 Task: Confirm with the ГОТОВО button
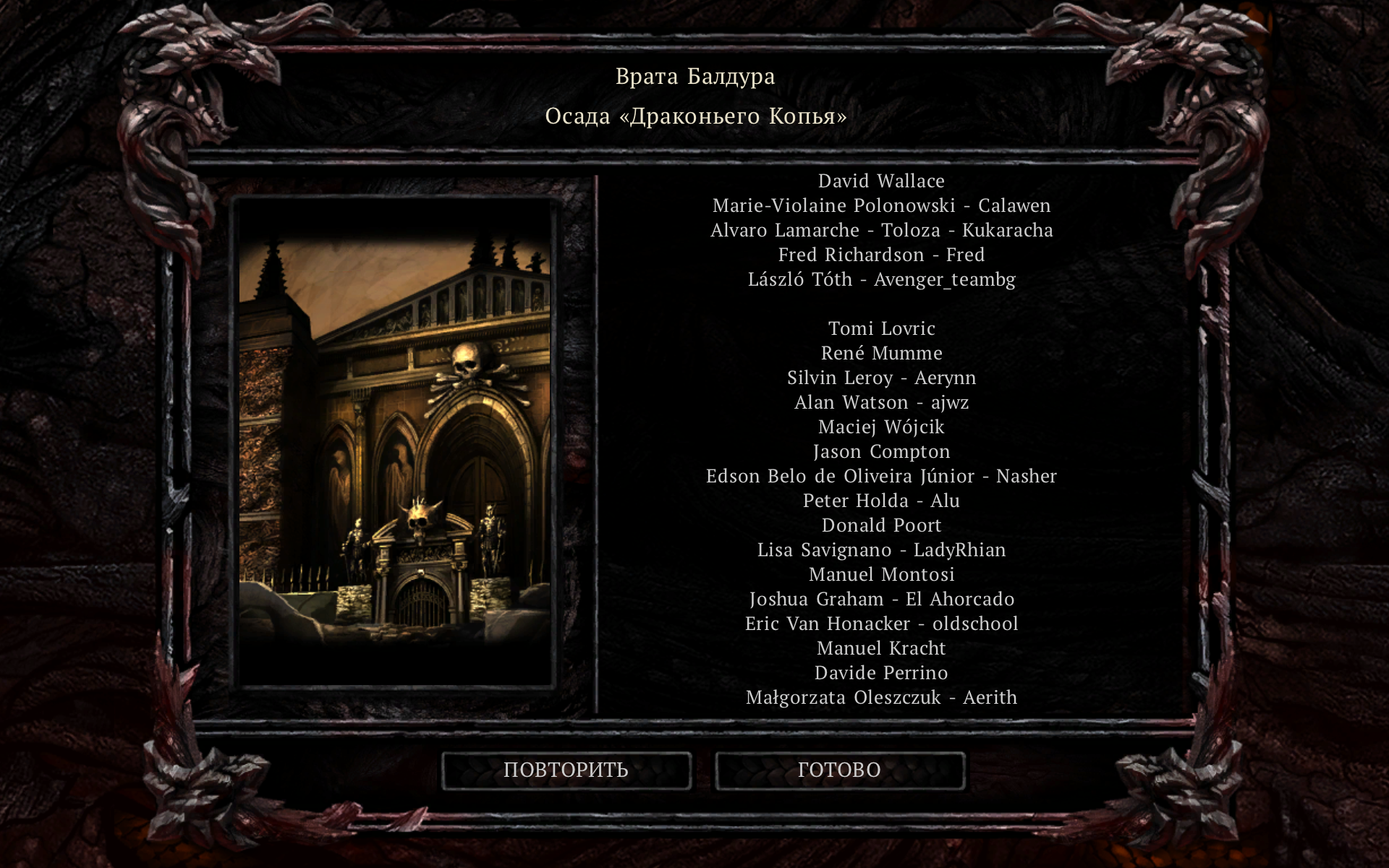[839, 770]
